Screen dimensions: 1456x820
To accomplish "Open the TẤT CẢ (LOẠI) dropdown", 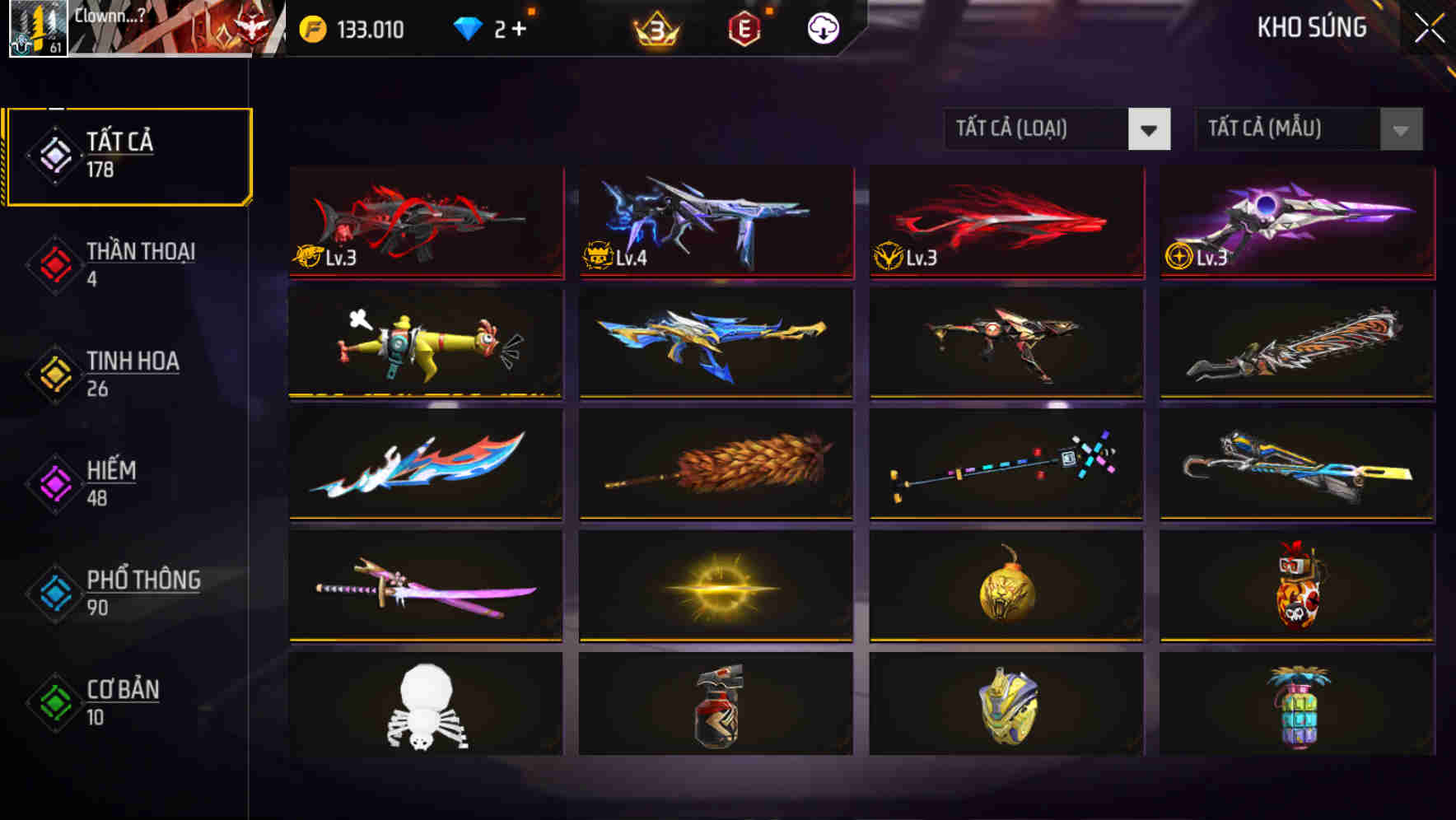I will click(1039, 129).
